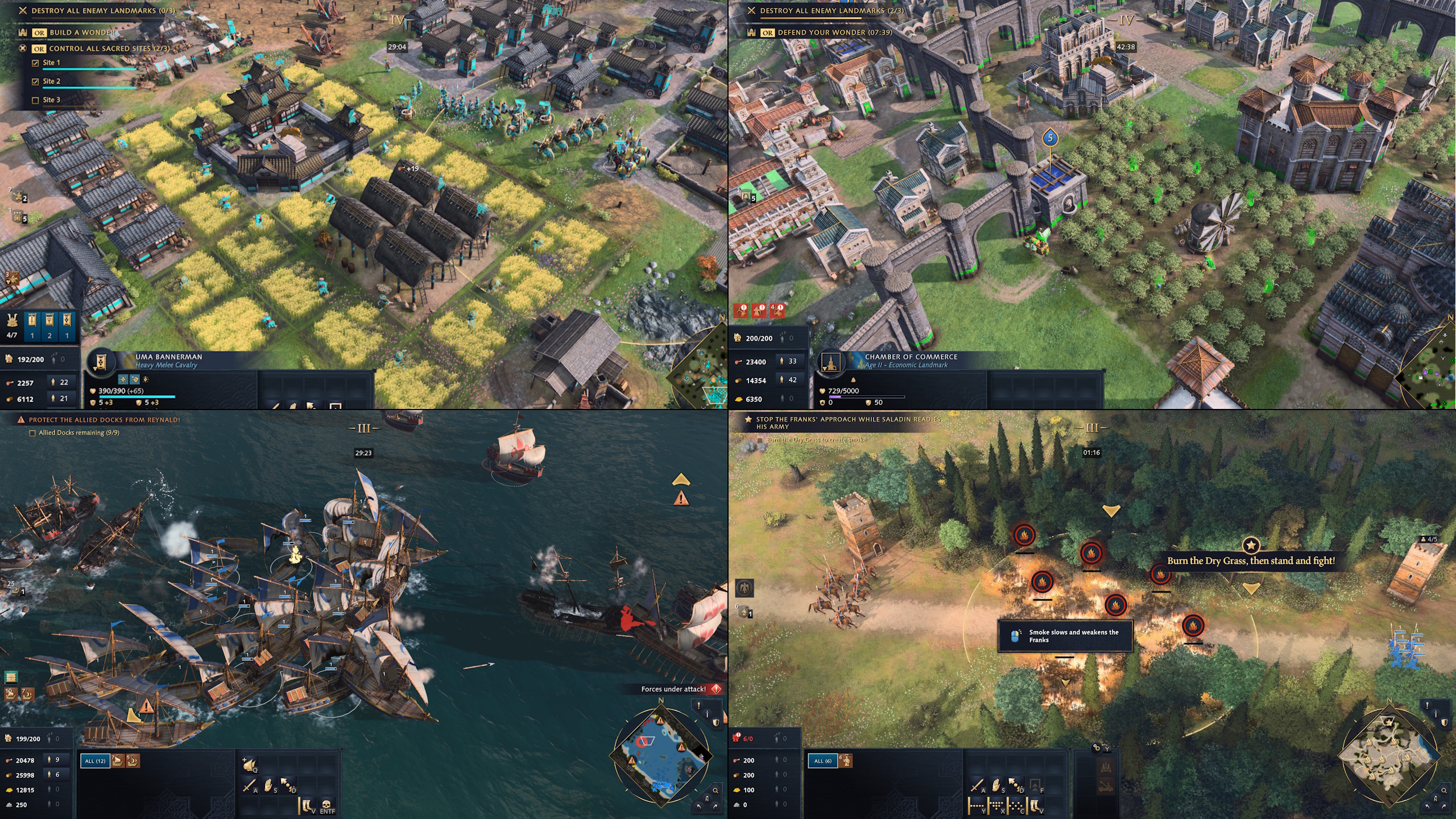Click the Build a Wonder objective
1456x819 pixels.
pyautogui.click(x=82, y=32)
